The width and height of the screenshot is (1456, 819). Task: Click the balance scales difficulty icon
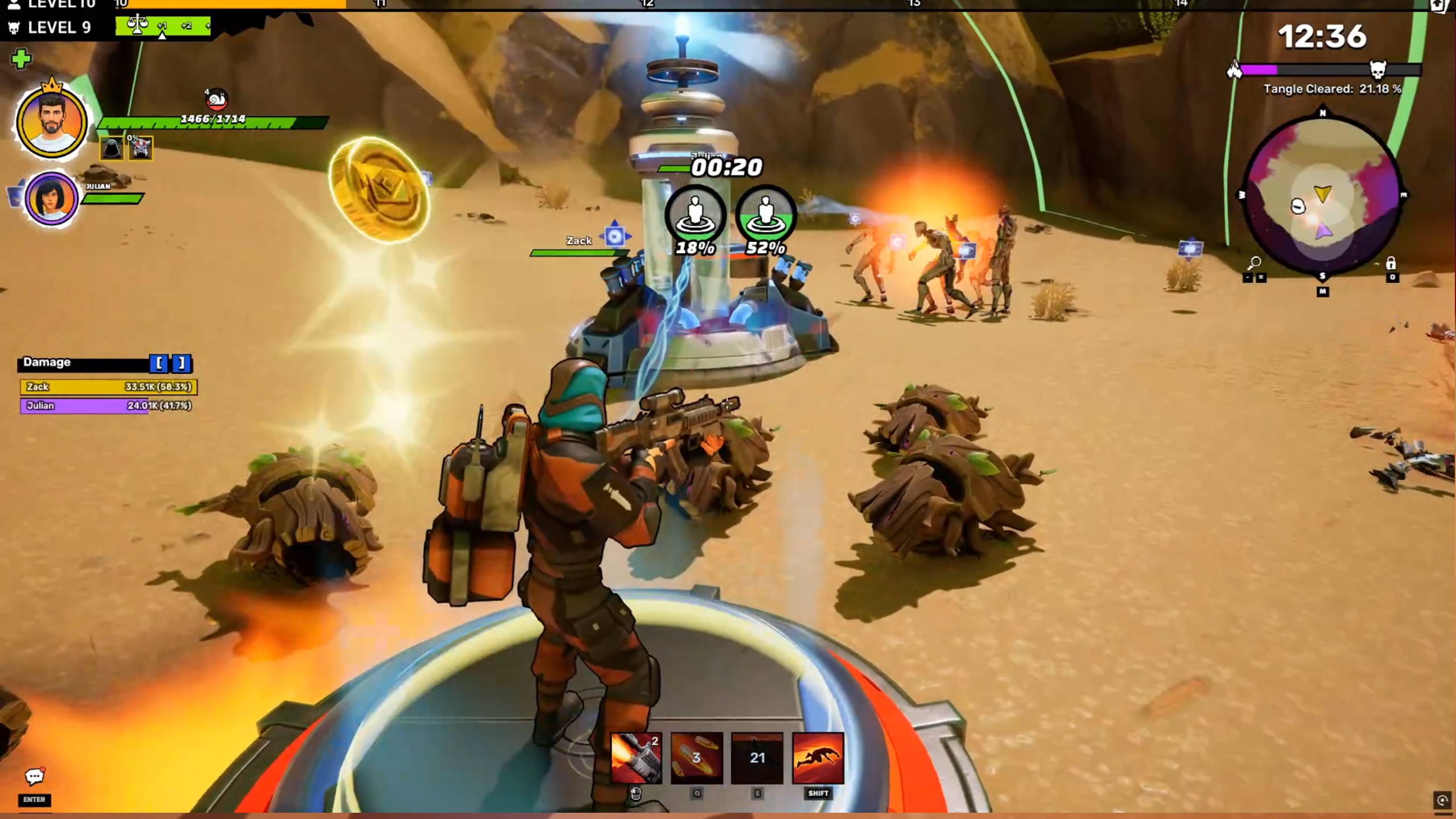[137, 25]
